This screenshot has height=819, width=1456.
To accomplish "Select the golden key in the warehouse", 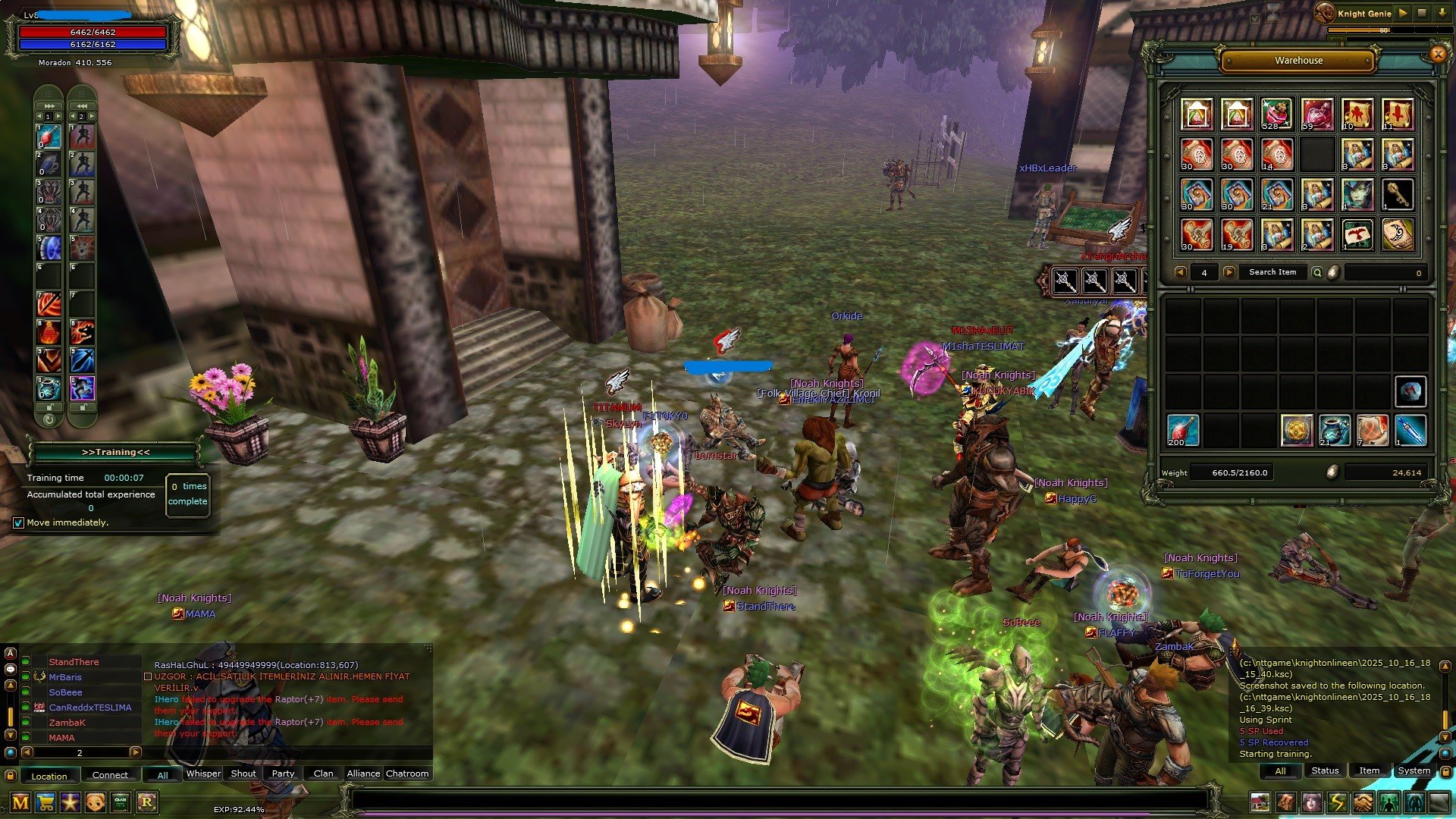I will pos(1398,194).
